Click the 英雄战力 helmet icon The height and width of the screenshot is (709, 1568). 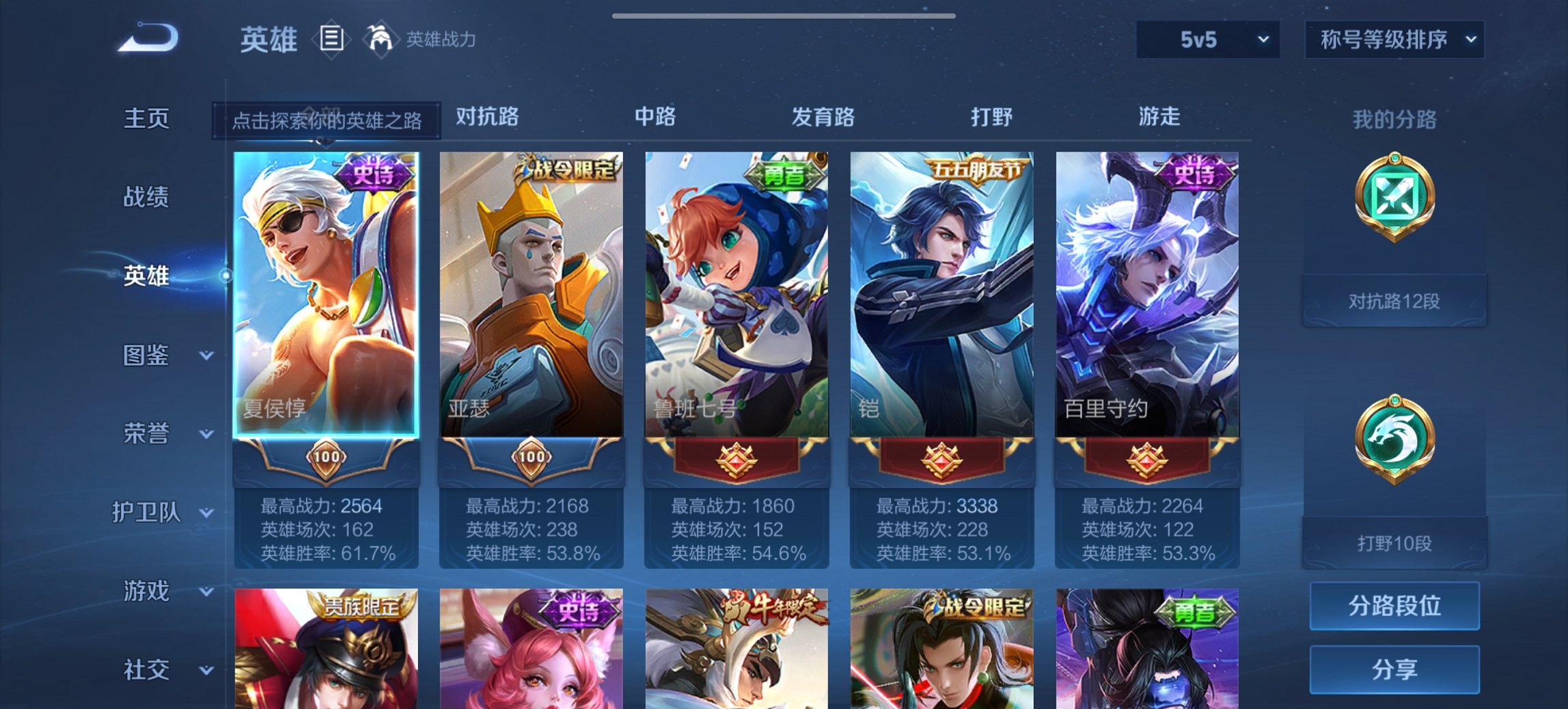click(x=381, y=40)
